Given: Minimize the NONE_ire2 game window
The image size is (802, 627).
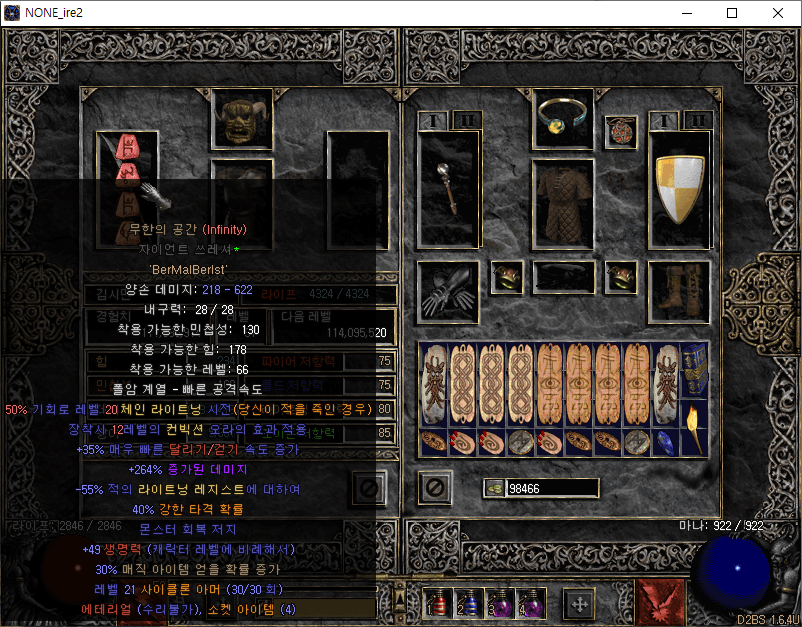Looking at the screenshot, I should (x=686, y=13).
